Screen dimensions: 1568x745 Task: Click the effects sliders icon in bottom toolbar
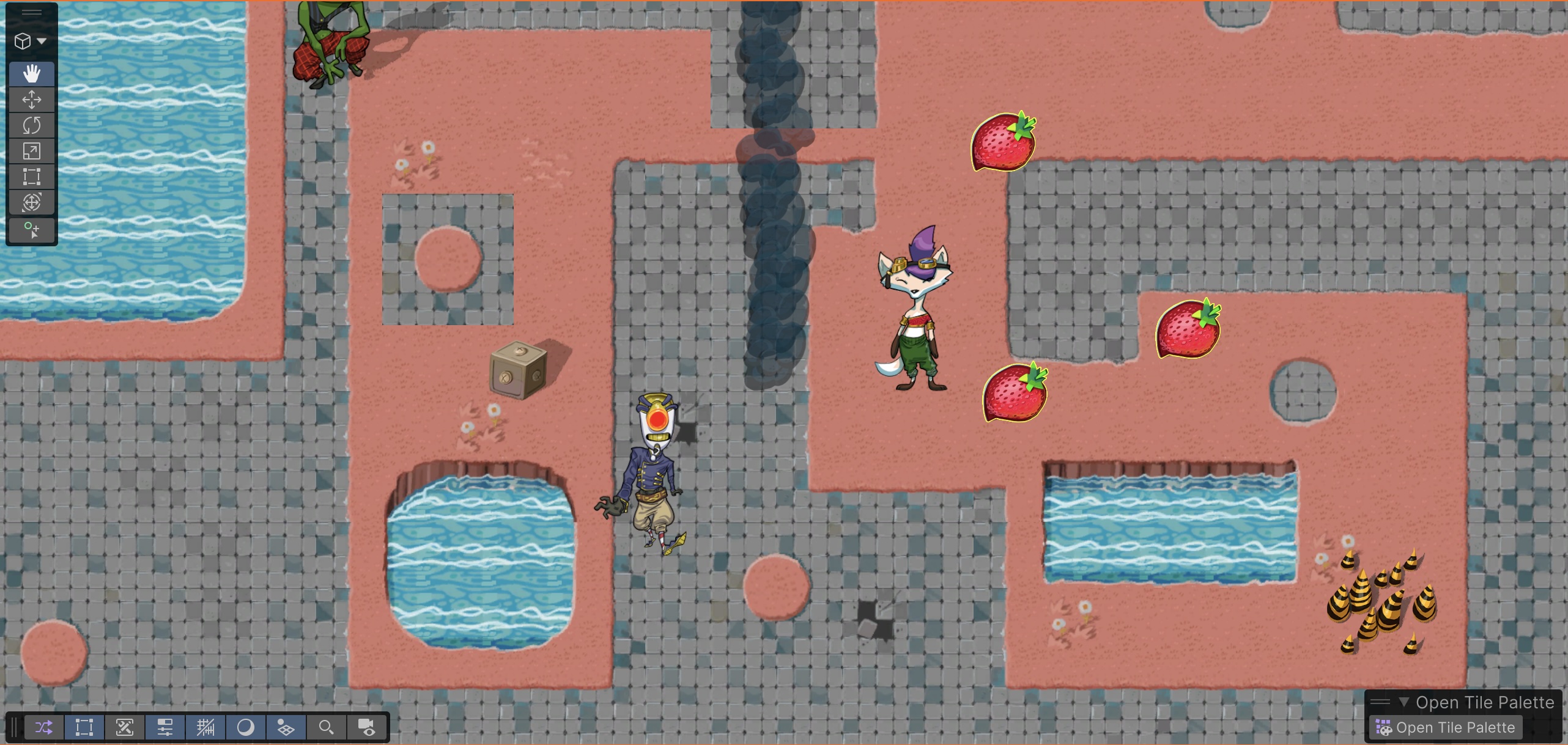click(164, 727)
